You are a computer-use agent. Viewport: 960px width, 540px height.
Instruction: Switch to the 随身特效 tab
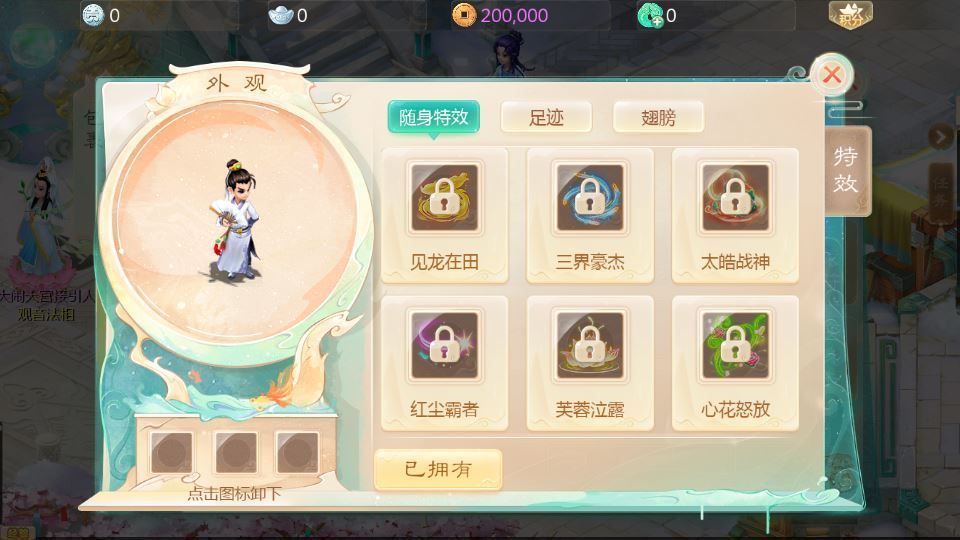pyautogui.click(x=434, y=117)
